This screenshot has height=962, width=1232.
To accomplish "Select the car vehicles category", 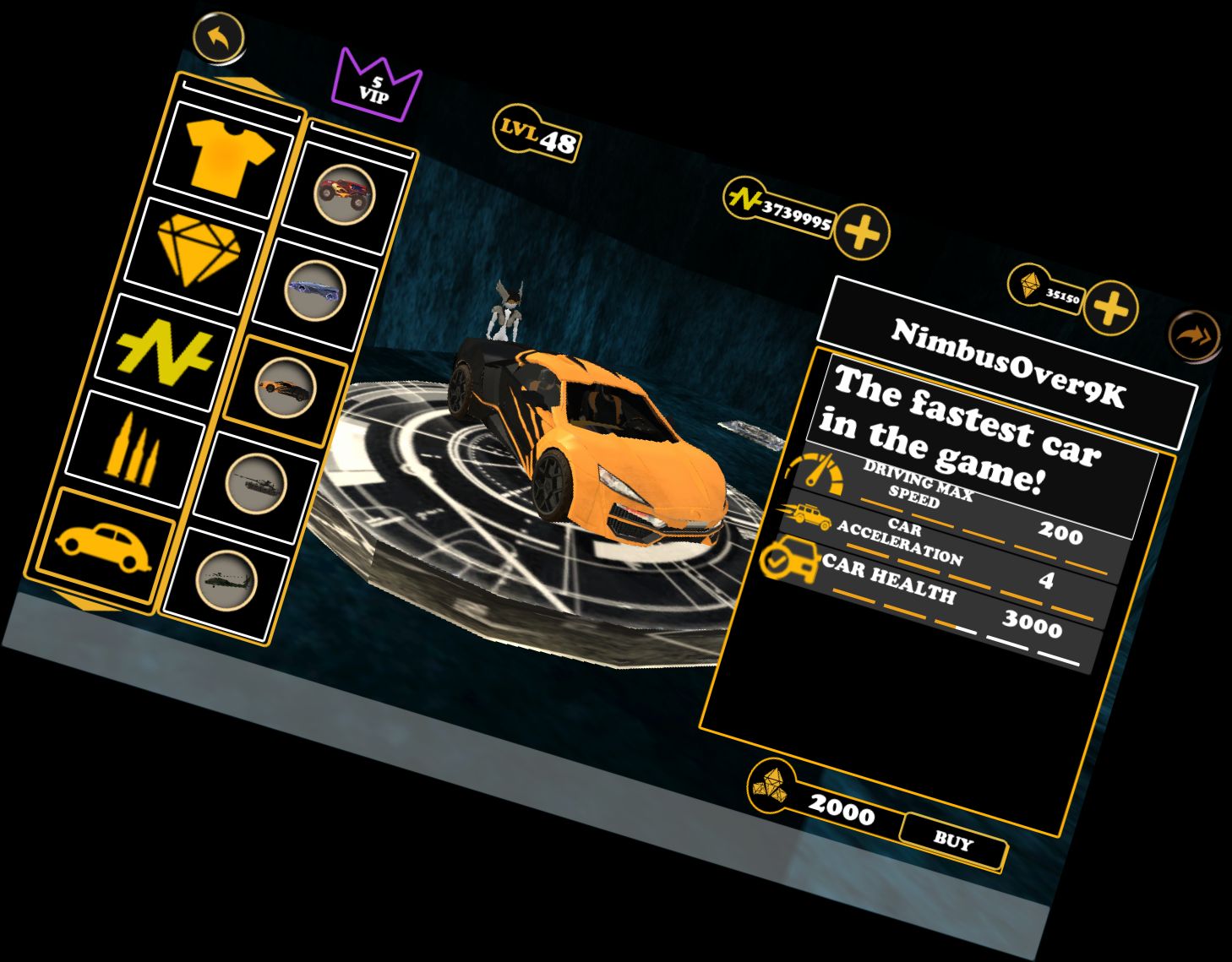I will click(x=103, y=545).
